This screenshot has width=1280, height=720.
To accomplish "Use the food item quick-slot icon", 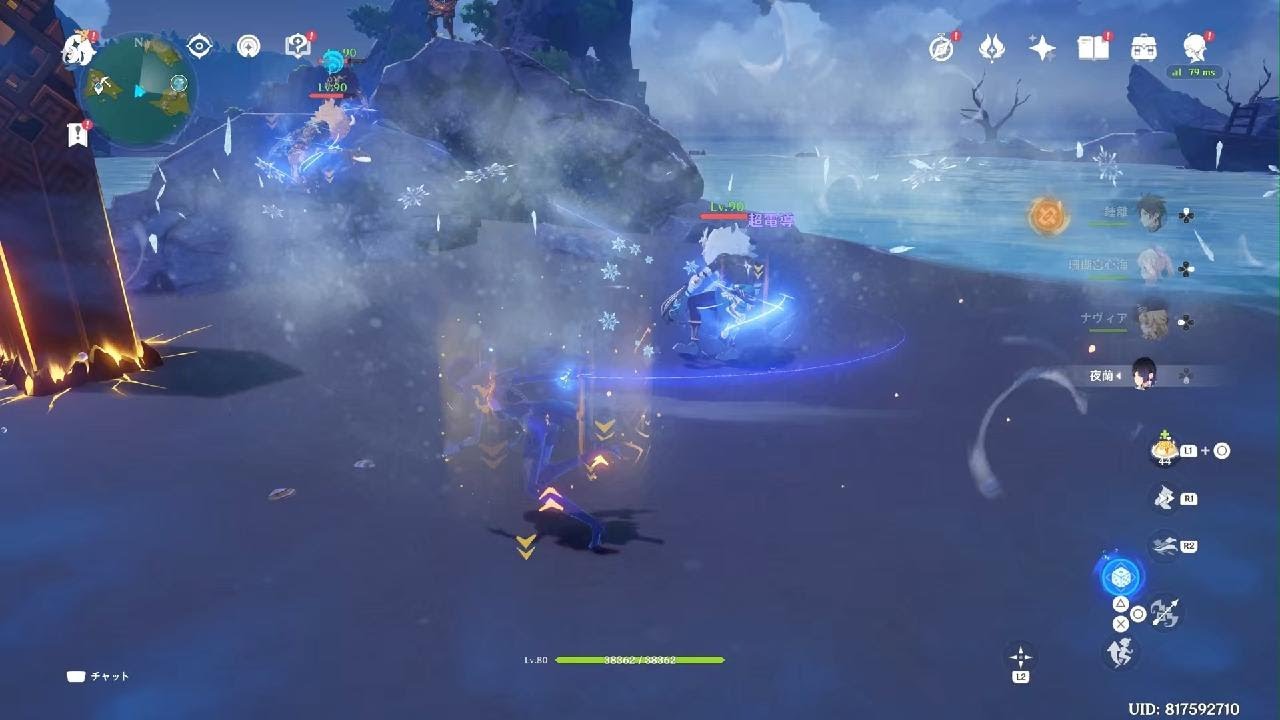I will point(1164,451).
